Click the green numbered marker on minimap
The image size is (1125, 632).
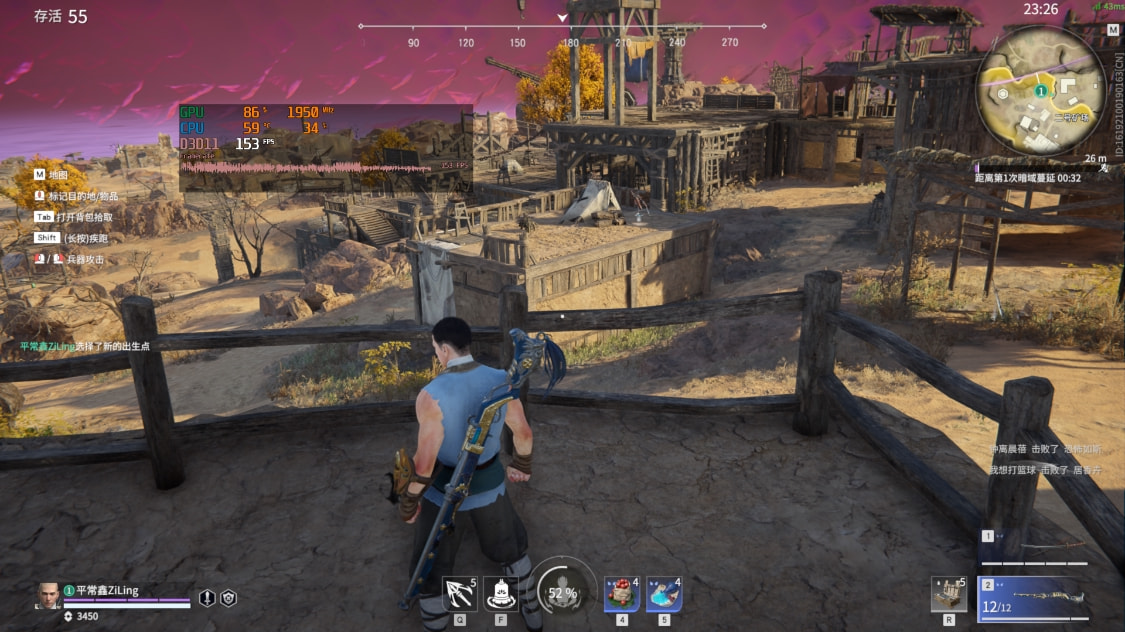tap(1040, 91)
